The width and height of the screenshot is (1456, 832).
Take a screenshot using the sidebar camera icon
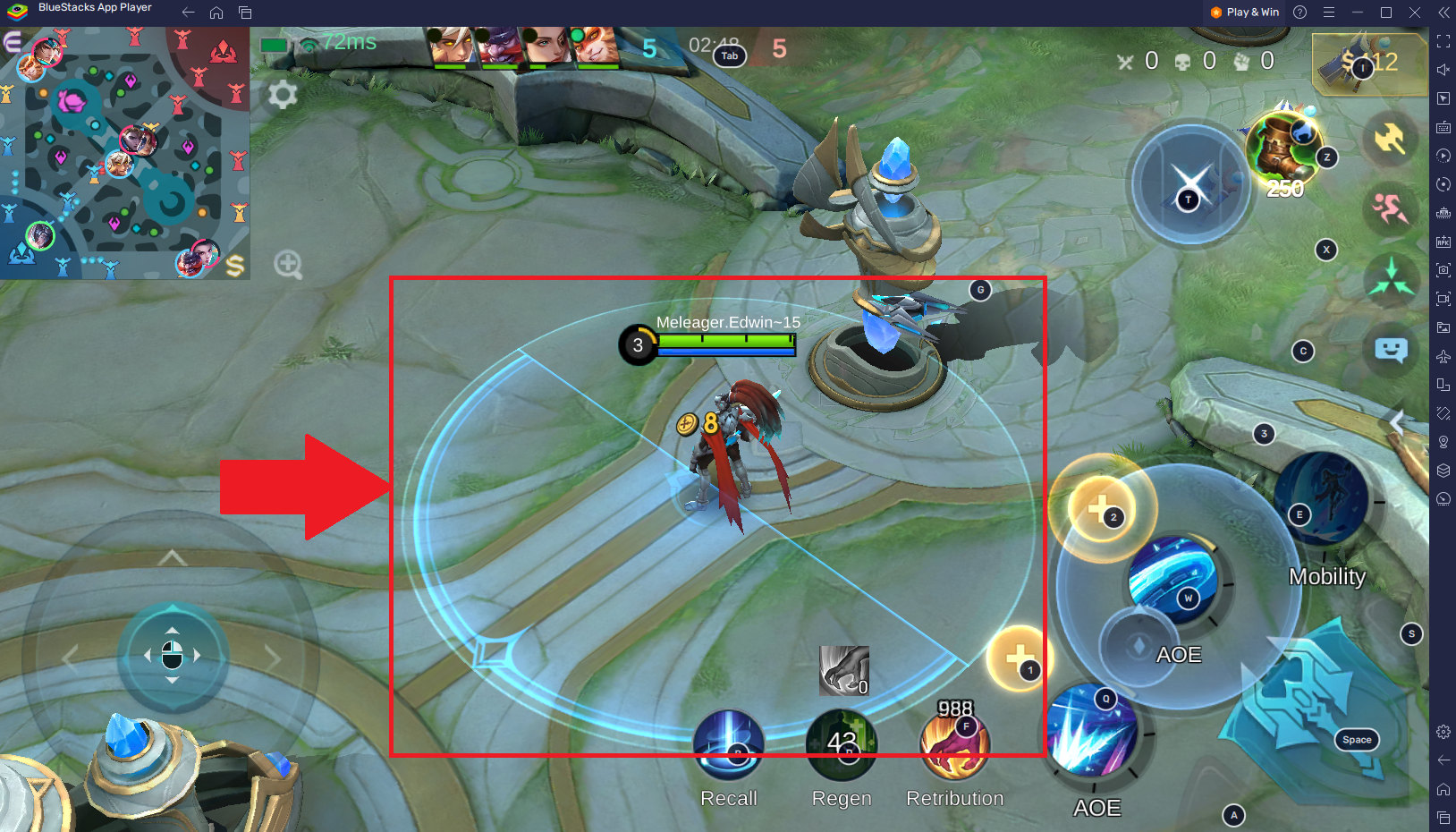[x=1443, y=270]
